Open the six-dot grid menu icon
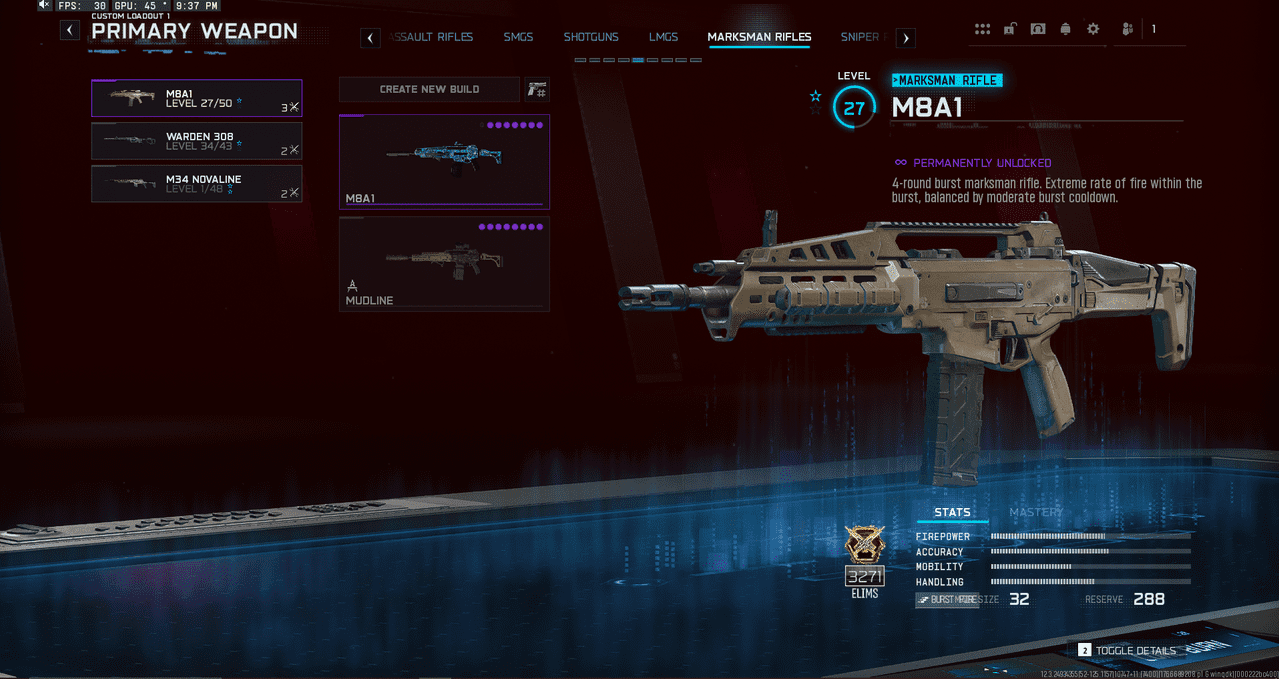Viewport: 1279px width, 679px height. click(x=983, y=29)
